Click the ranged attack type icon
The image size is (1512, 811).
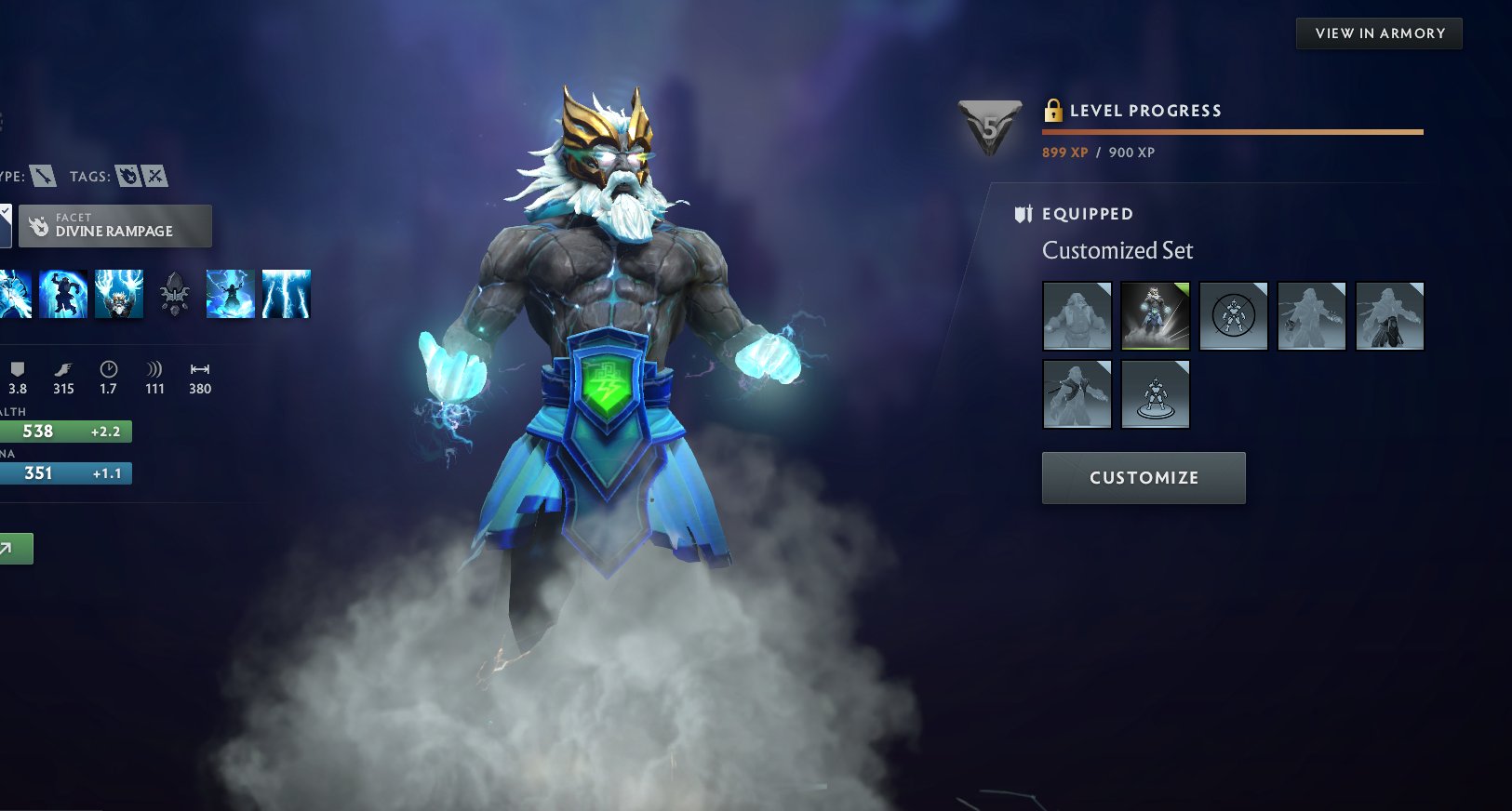pyautogui.click(x=42, y=176)
